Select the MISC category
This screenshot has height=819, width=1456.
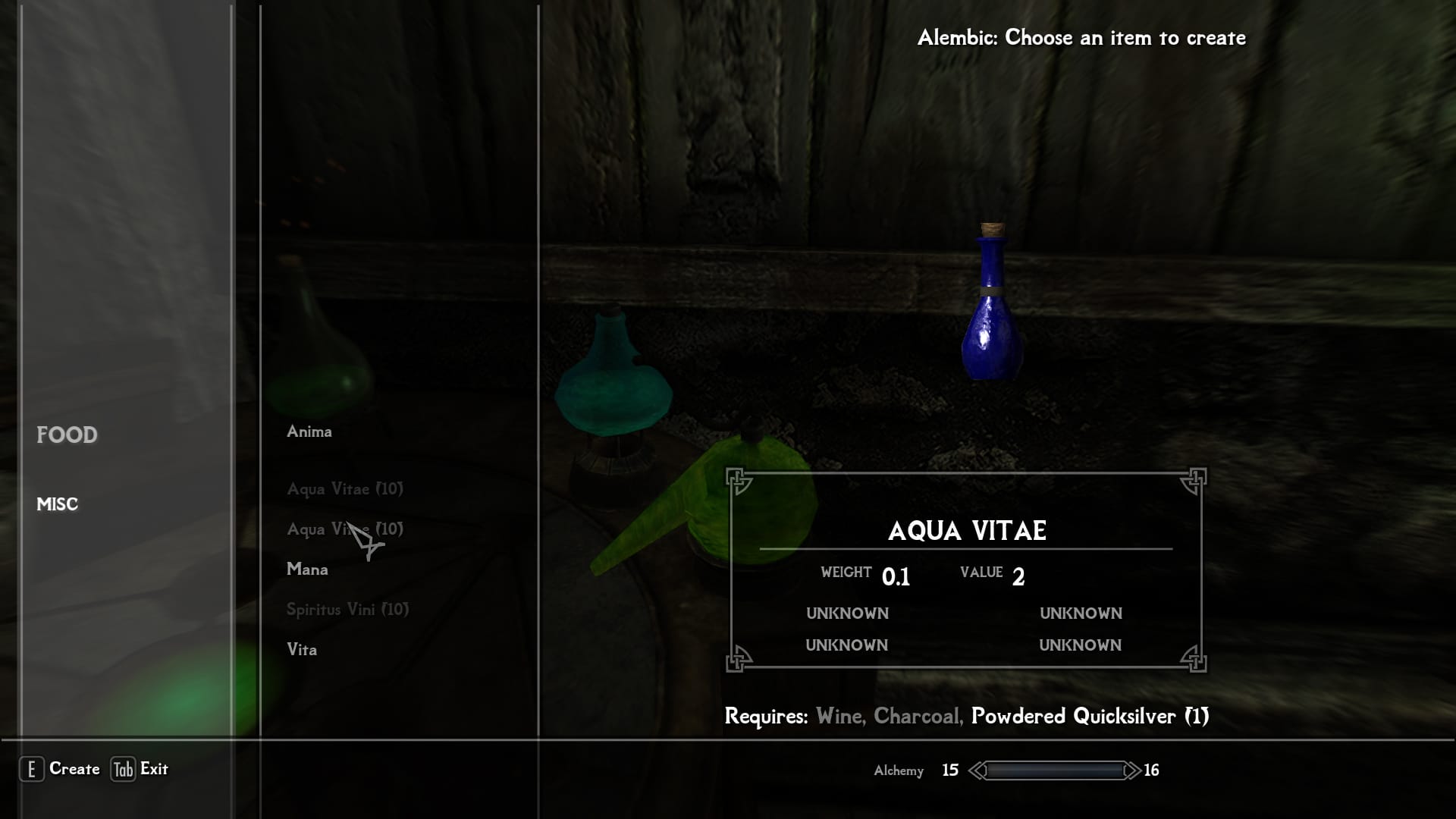pos(58,504)
